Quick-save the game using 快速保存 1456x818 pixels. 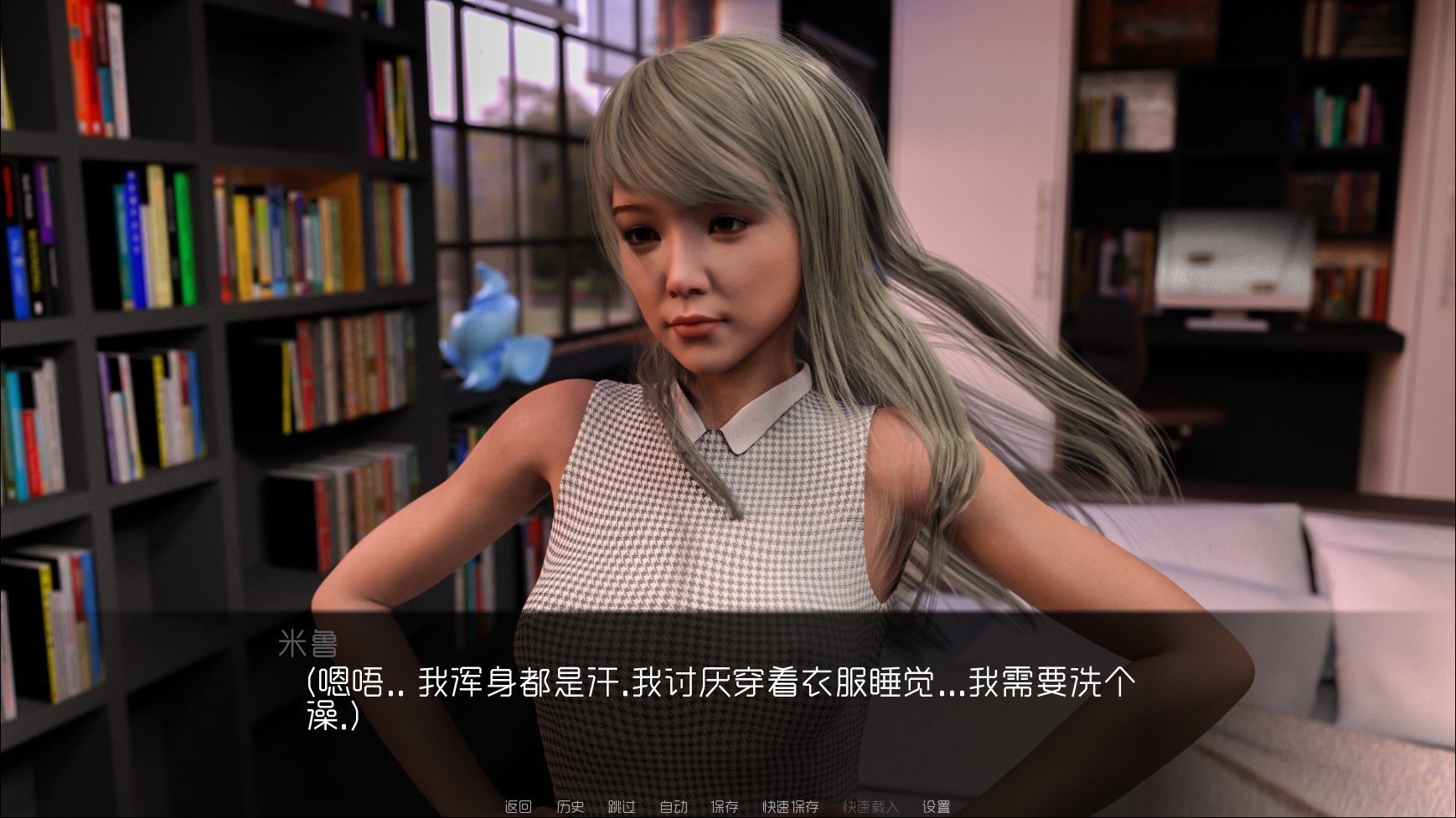(x=790, y=806)
